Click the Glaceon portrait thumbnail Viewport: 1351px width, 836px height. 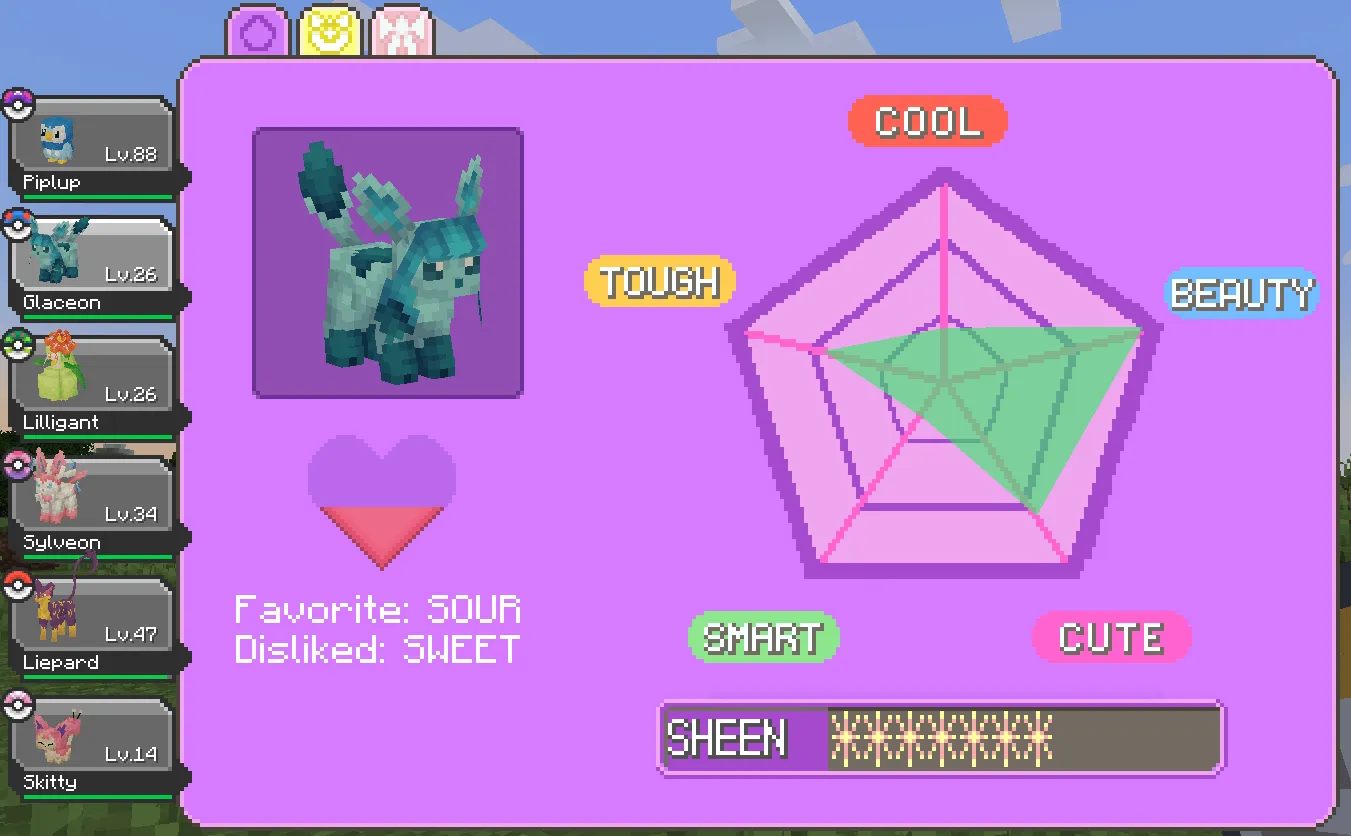[388, 261]
